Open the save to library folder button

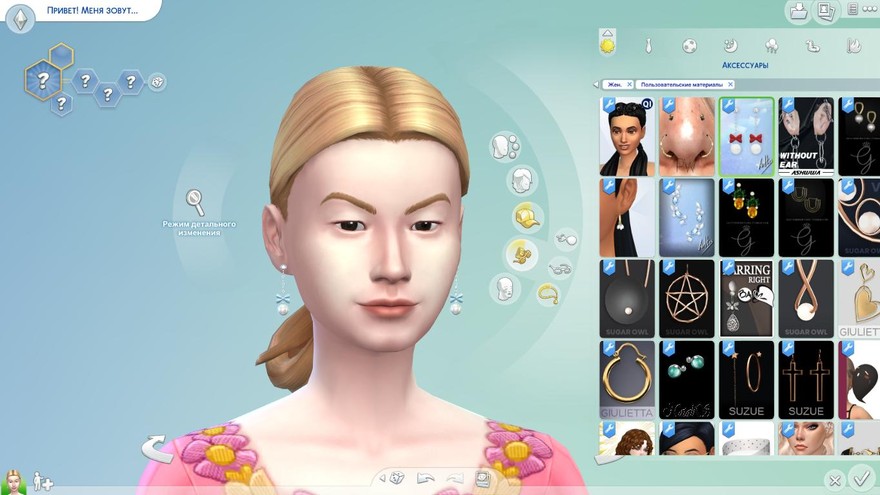point(798,12)
